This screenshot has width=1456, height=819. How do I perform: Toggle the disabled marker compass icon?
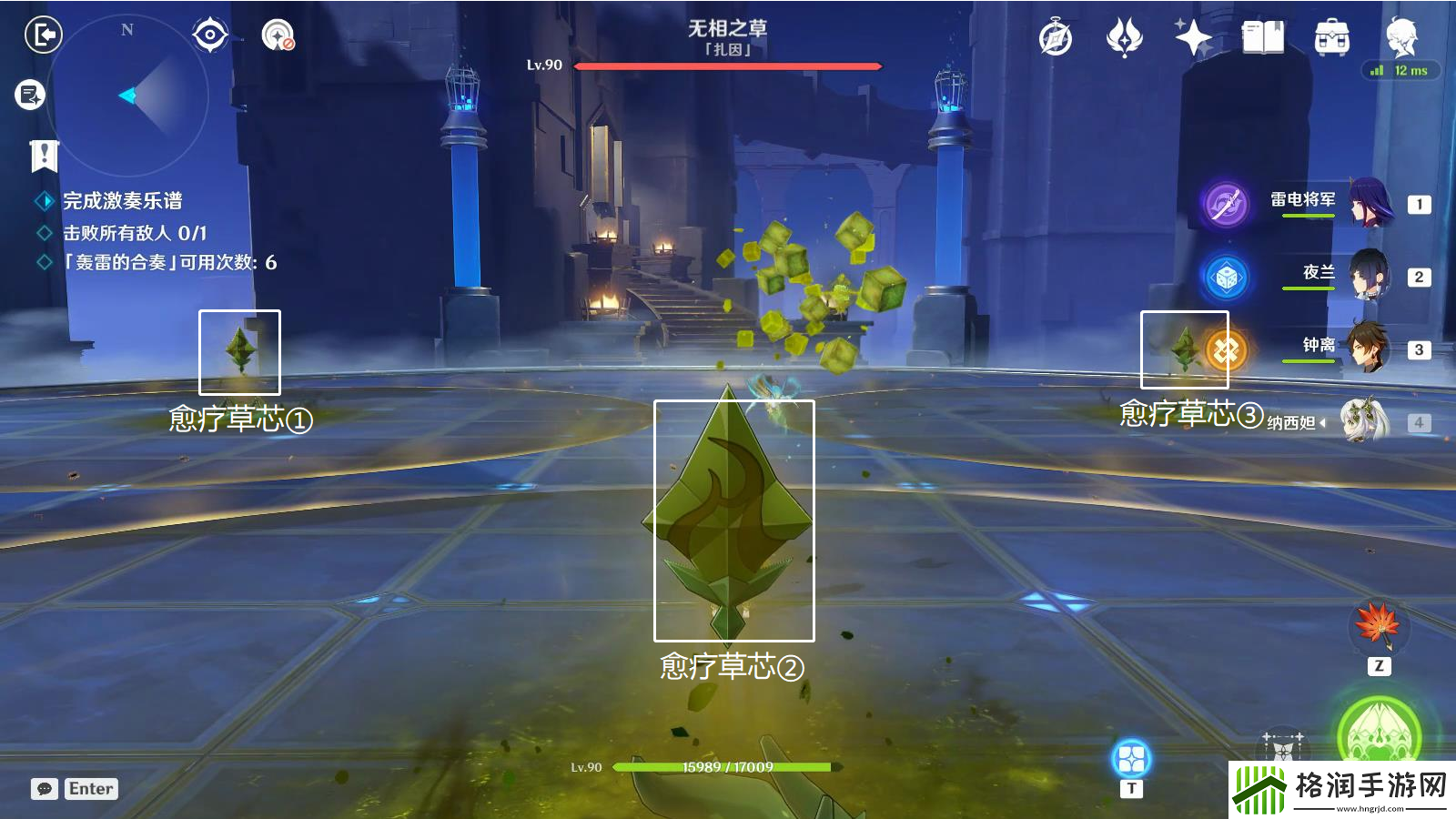278,39
